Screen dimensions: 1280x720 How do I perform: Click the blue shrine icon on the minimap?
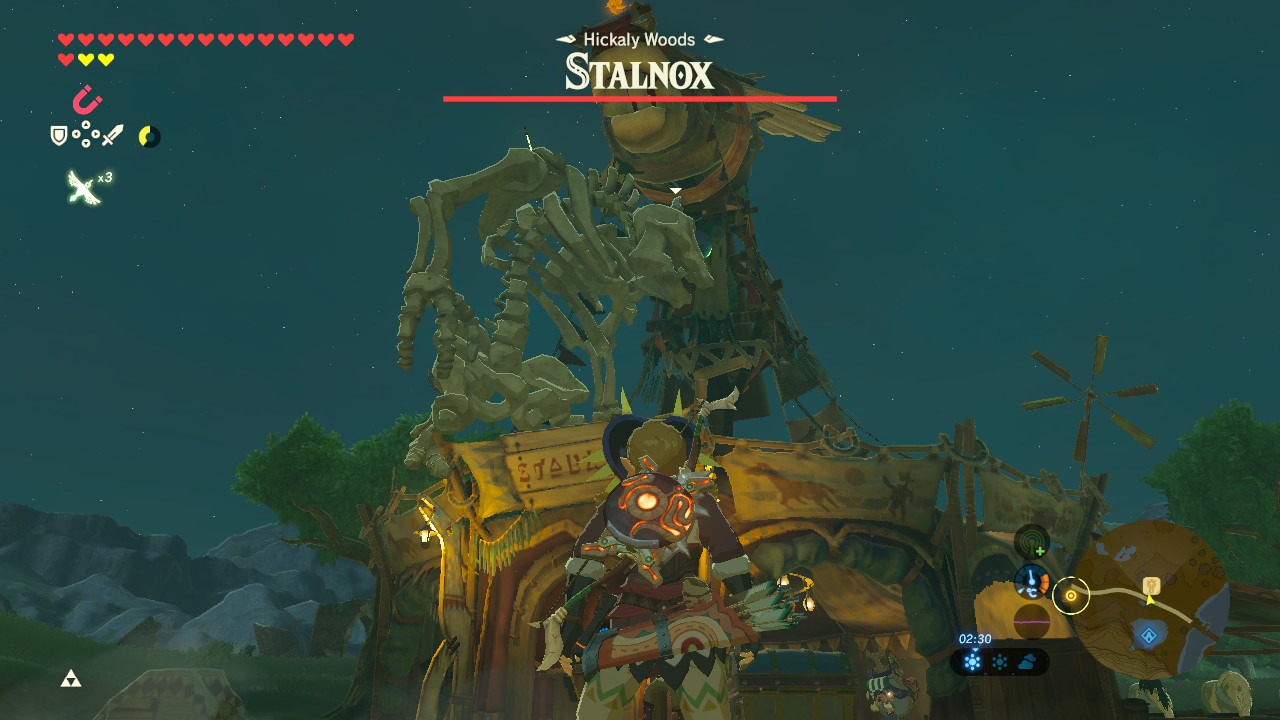coord(1149,635)
